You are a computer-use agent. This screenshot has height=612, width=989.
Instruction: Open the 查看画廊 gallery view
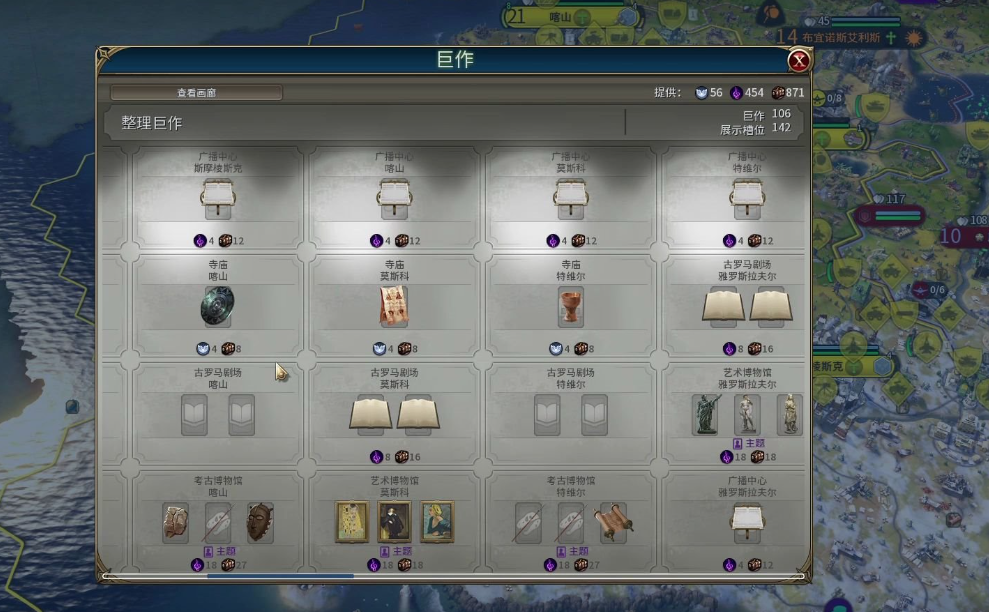(196, 93)
